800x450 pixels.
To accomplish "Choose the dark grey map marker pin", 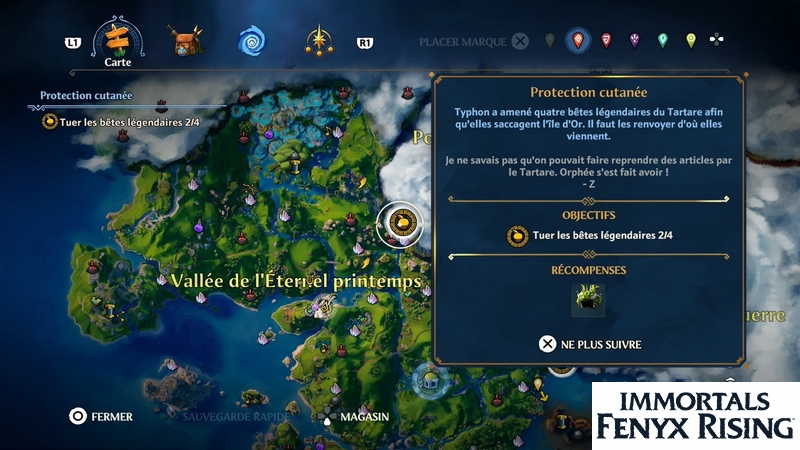I will [x=549, y=41].
